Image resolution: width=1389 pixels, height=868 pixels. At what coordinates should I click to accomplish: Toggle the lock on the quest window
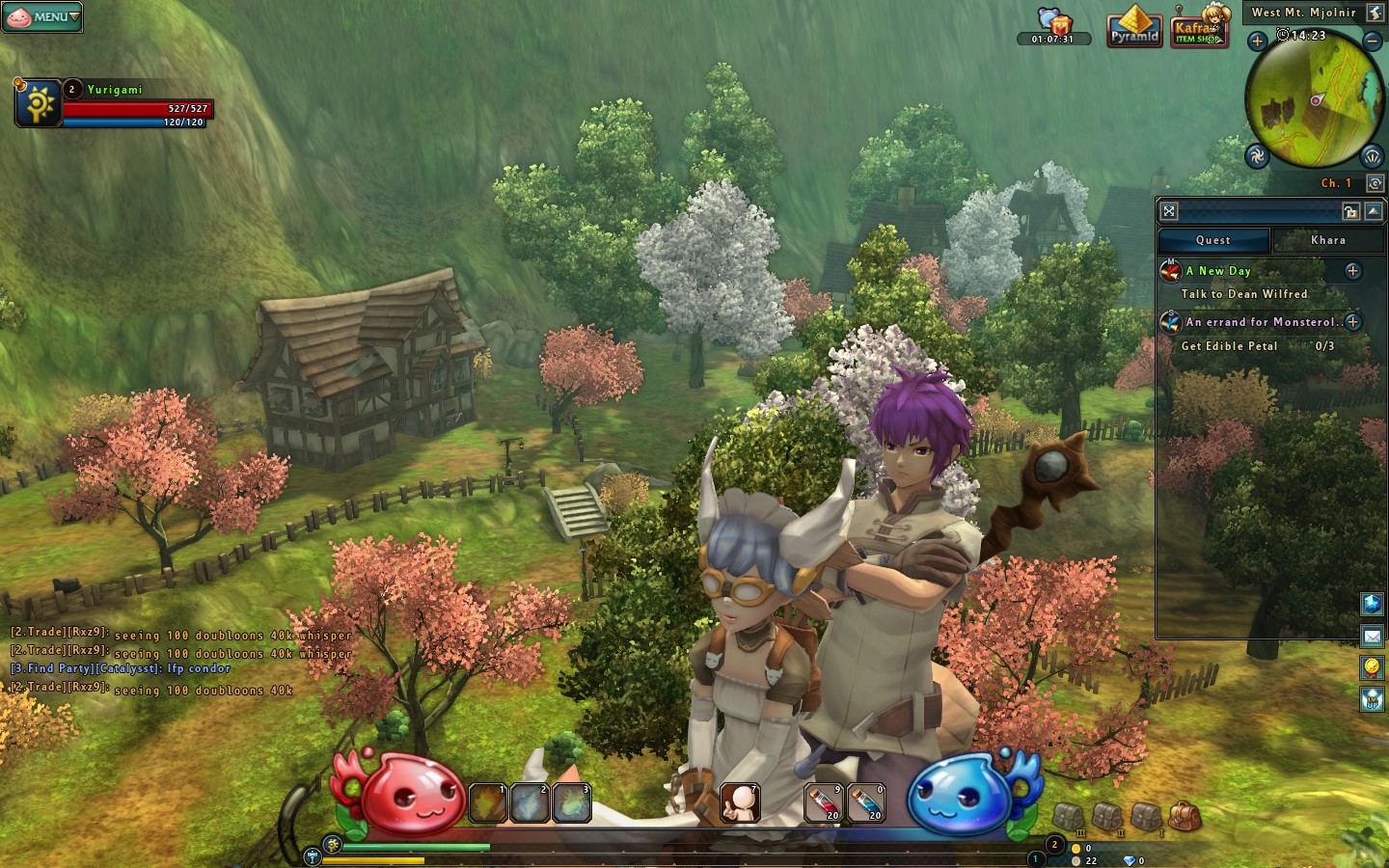pyautogui.click(x=1350, y=211)
